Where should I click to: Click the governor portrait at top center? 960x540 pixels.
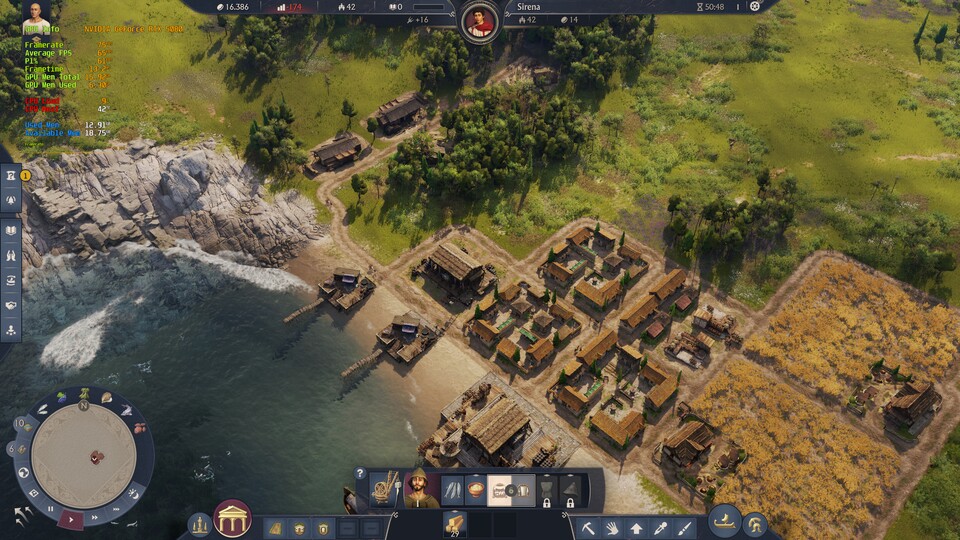click(480, 20)
